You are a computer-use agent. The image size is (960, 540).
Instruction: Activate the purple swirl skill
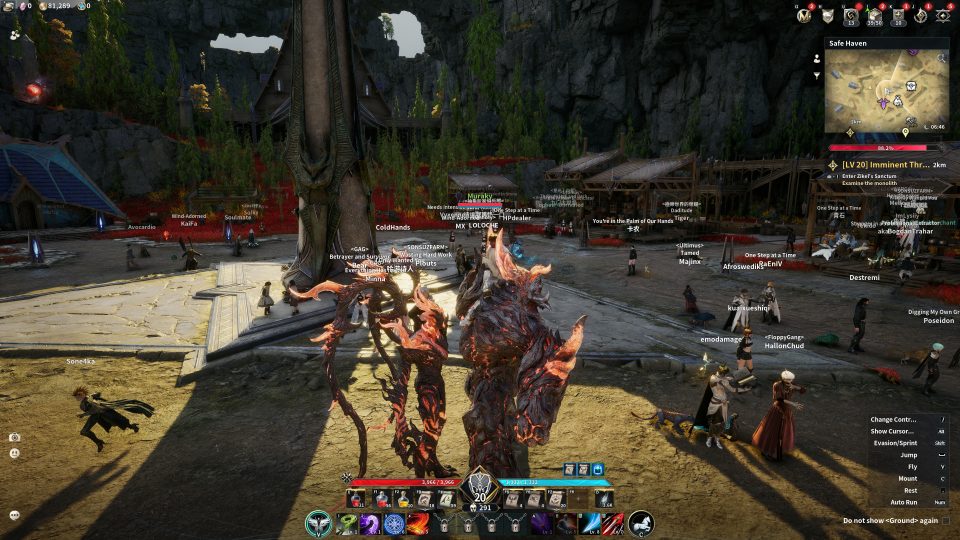[x=370, y=523]
